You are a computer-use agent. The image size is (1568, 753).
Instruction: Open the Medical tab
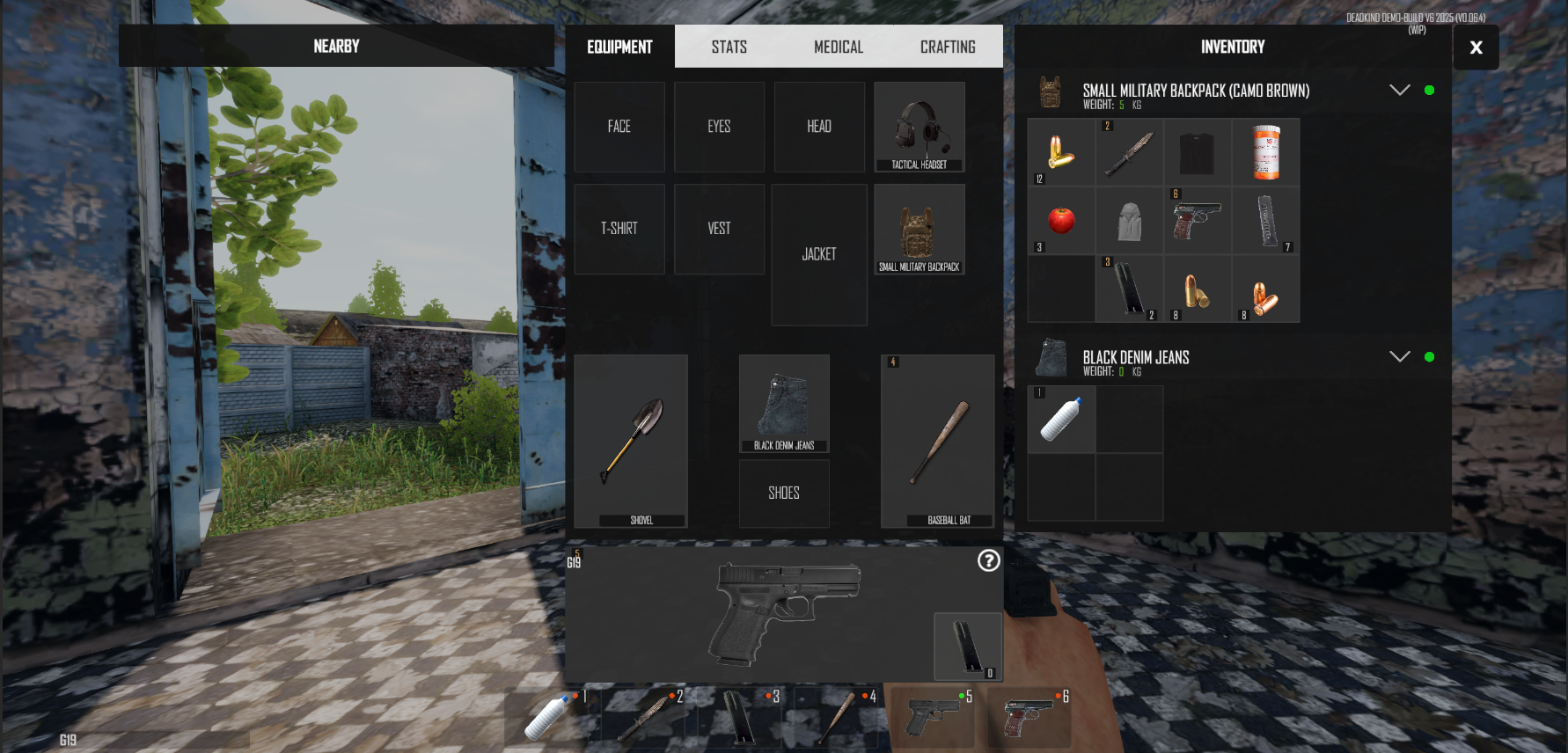pyautogui.click(x=838, y=47)
